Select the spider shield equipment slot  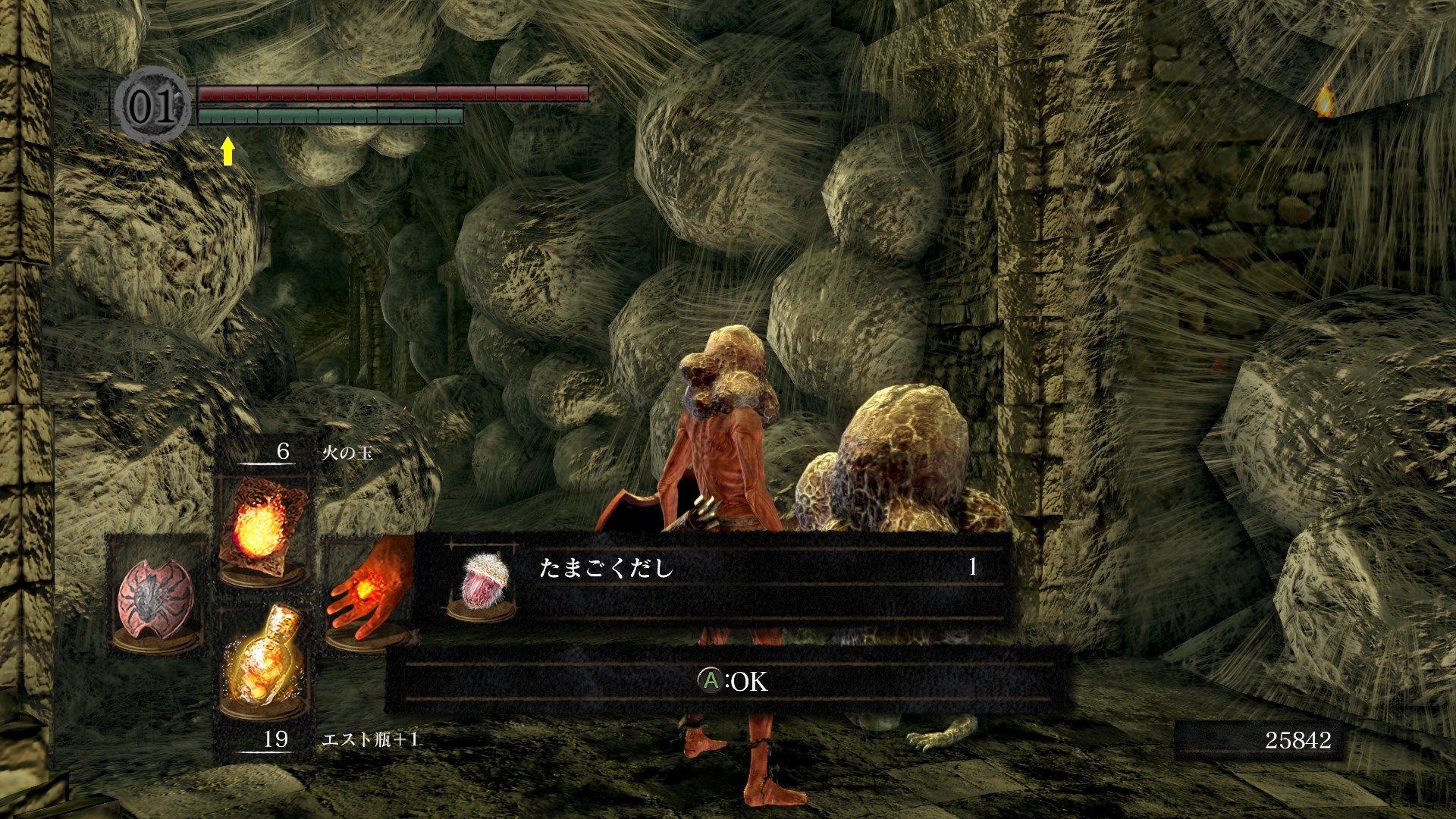(x=156, y=595)
